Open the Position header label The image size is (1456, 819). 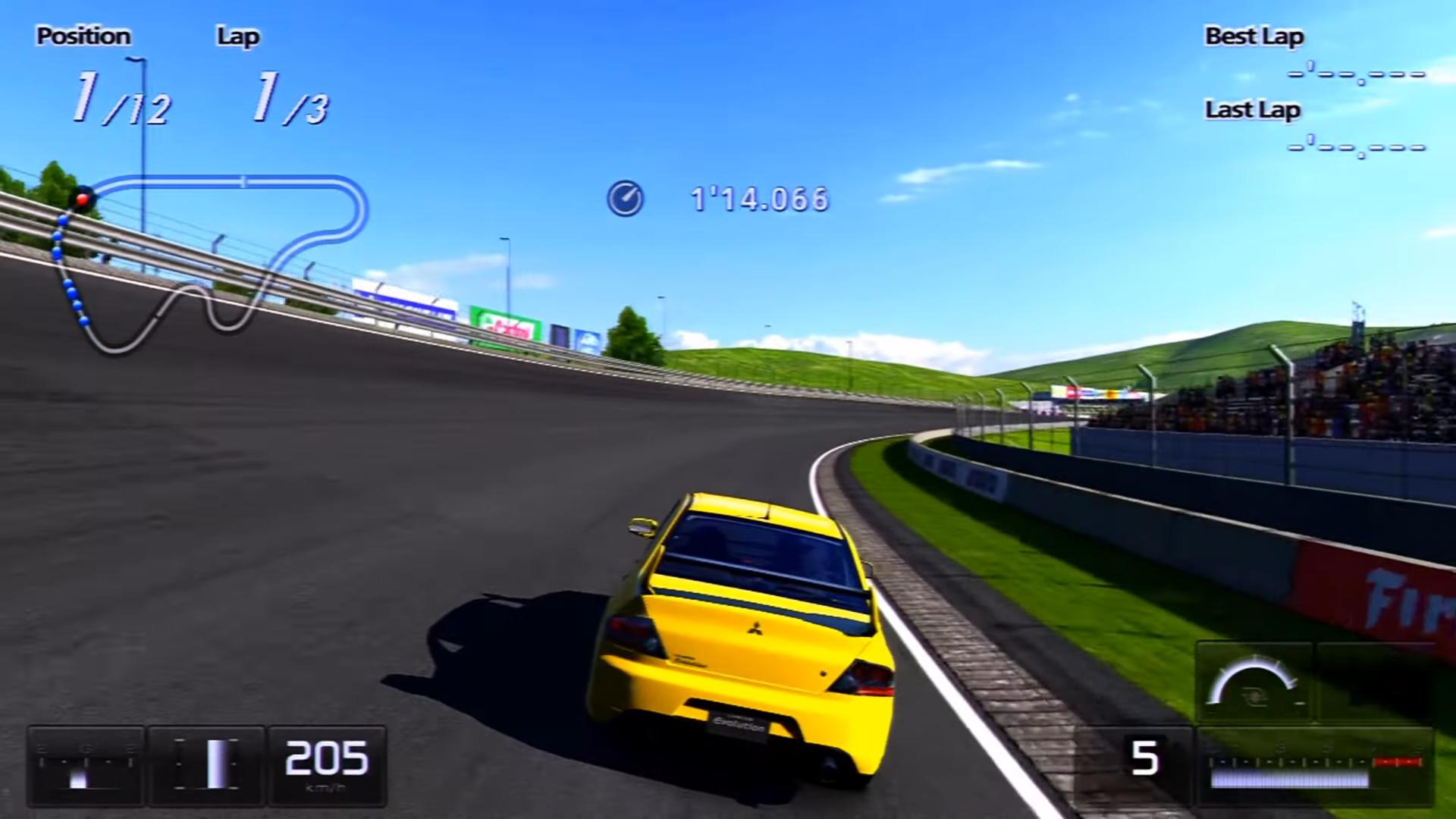click(x=85, y=36)
